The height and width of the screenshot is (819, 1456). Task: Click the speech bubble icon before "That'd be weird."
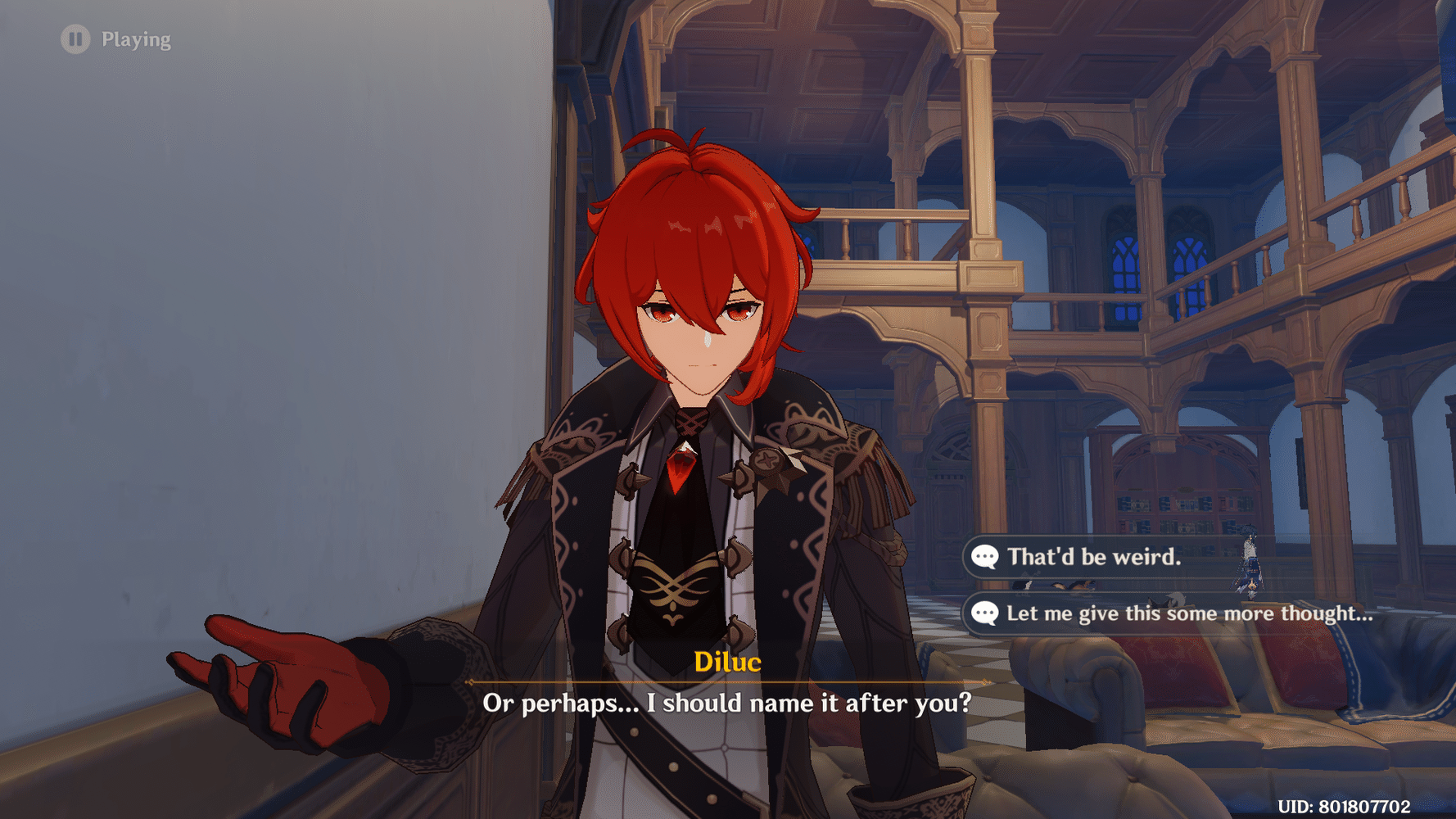click(x=987, y=558)
